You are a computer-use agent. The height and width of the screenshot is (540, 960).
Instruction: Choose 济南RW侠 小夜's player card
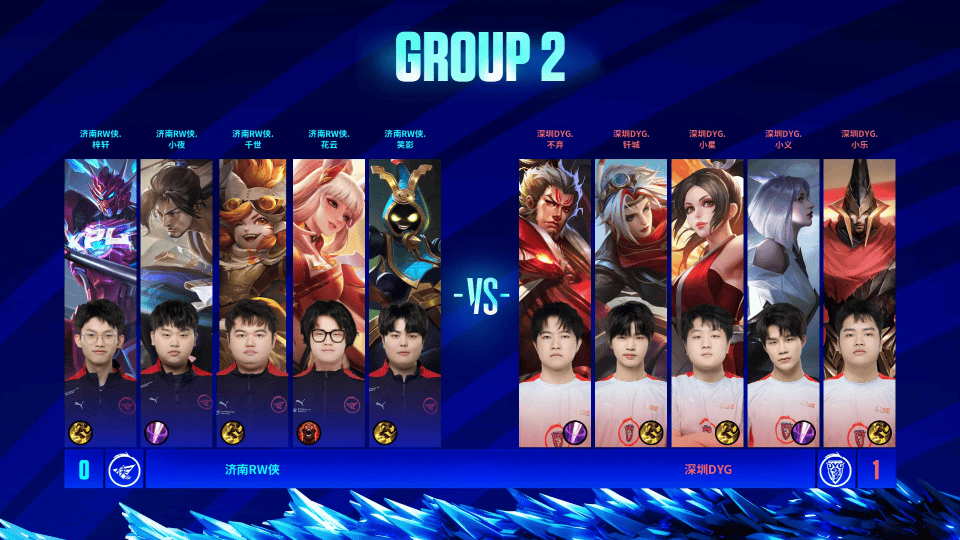pos(177,300)
